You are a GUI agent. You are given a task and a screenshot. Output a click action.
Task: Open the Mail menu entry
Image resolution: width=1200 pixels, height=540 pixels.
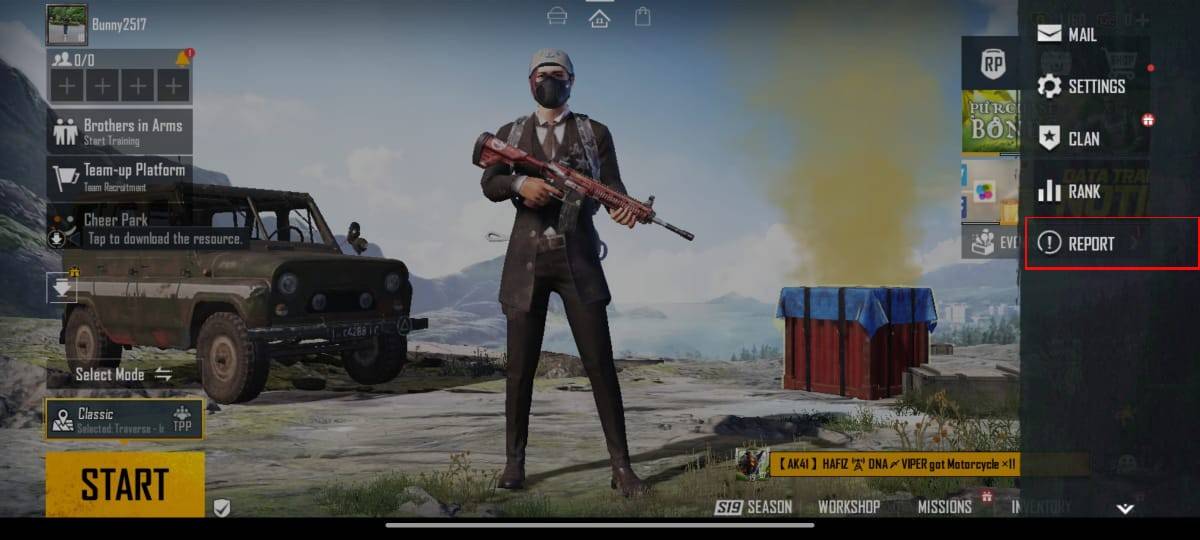[x=1067, y=34]
